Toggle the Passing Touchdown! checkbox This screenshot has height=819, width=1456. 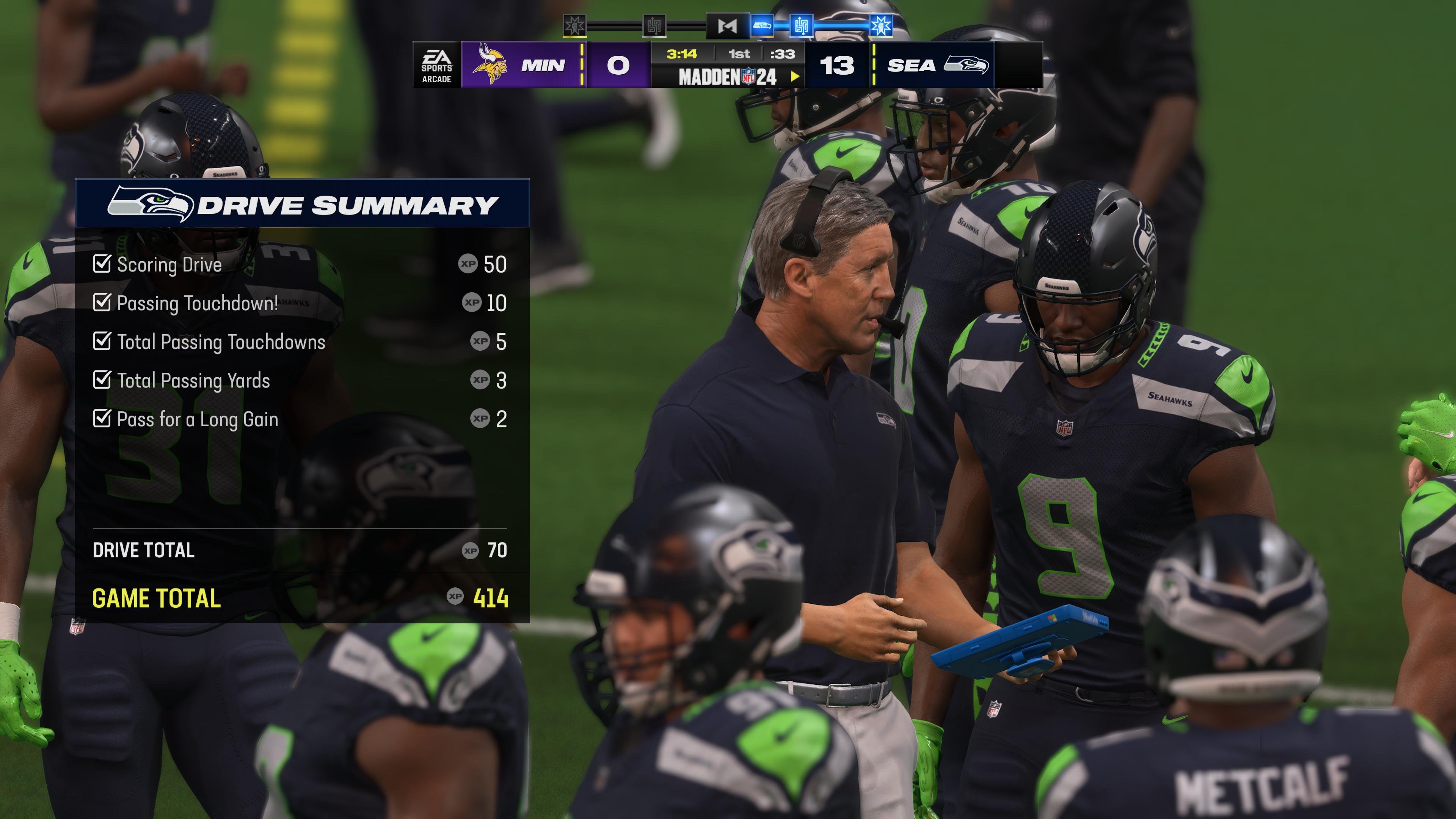click(x=102, y=303)
